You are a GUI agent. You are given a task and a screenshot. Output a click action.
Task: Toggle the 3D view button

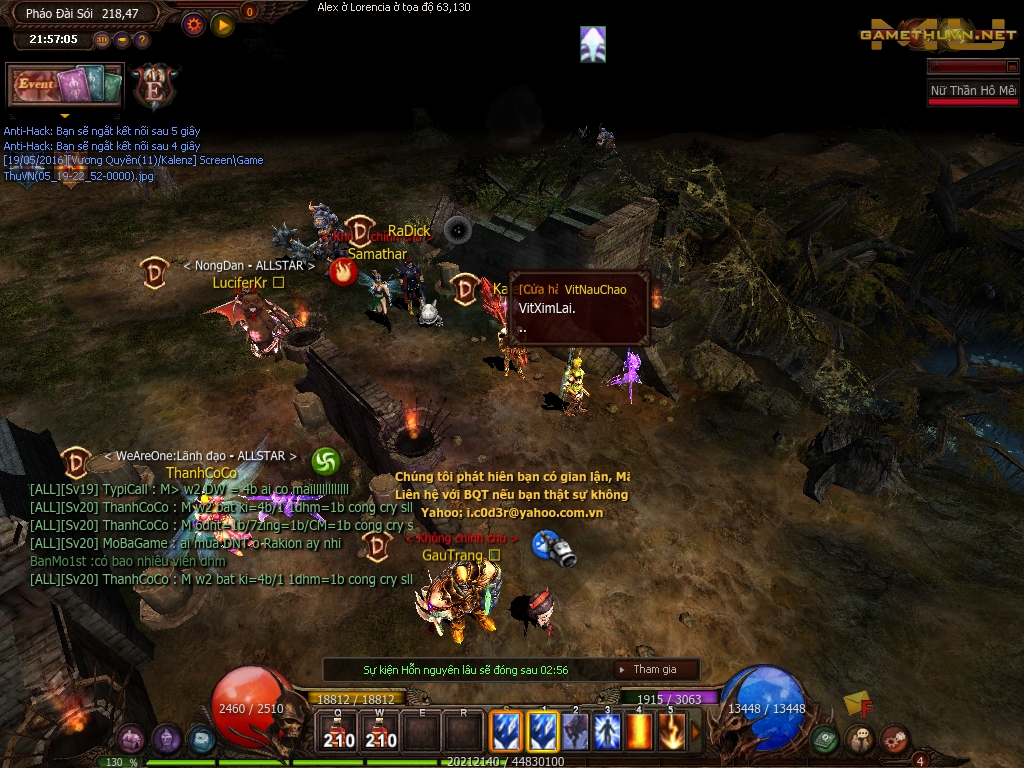(102, 40)
